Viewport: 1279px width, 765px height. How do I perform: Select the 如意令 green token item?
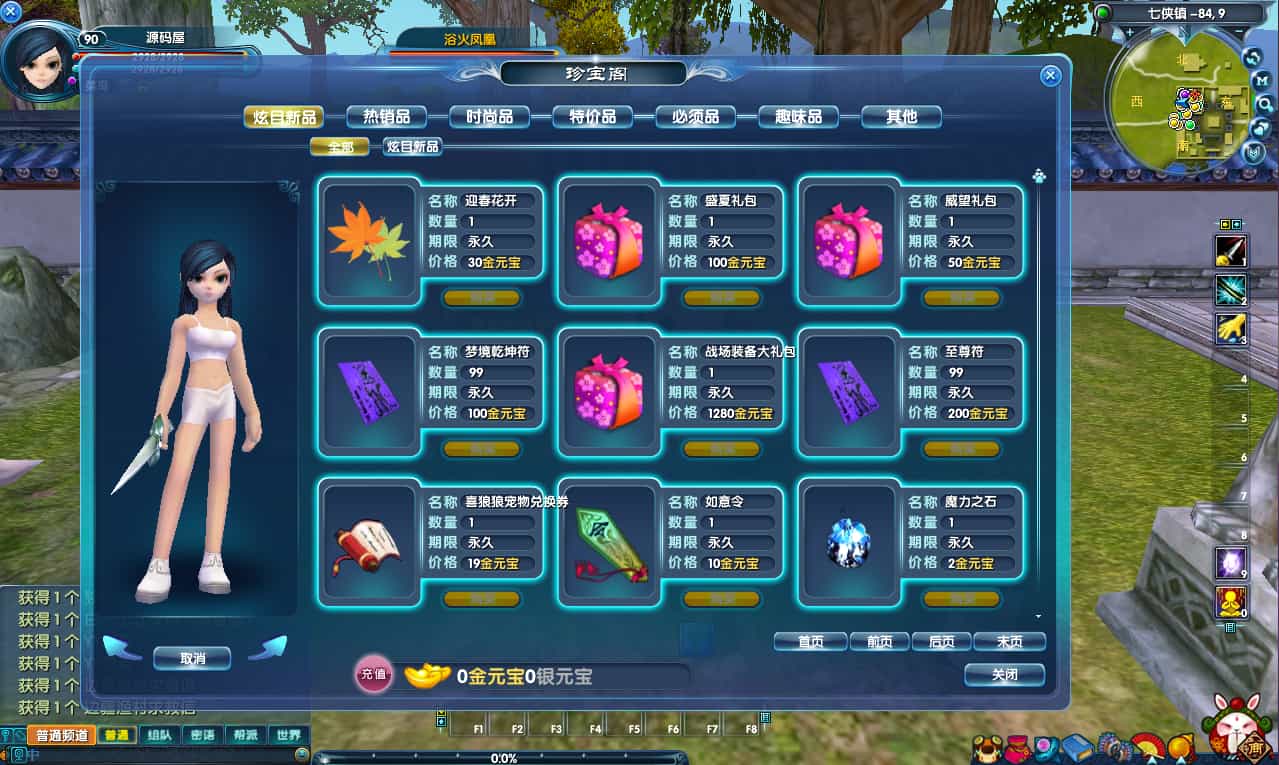(x=608, y=542)
